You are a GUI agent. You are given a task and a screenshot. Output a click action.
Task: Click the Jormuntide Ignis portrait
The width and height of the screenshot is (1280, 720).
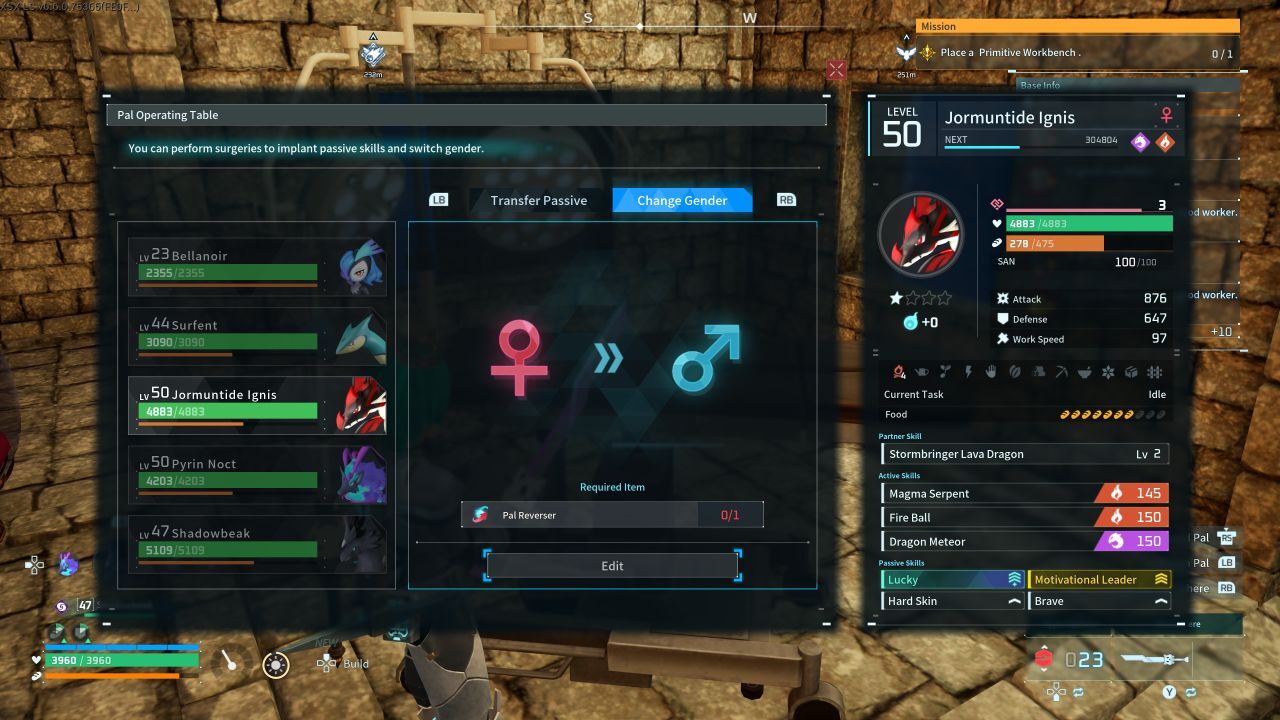point(920,235)
